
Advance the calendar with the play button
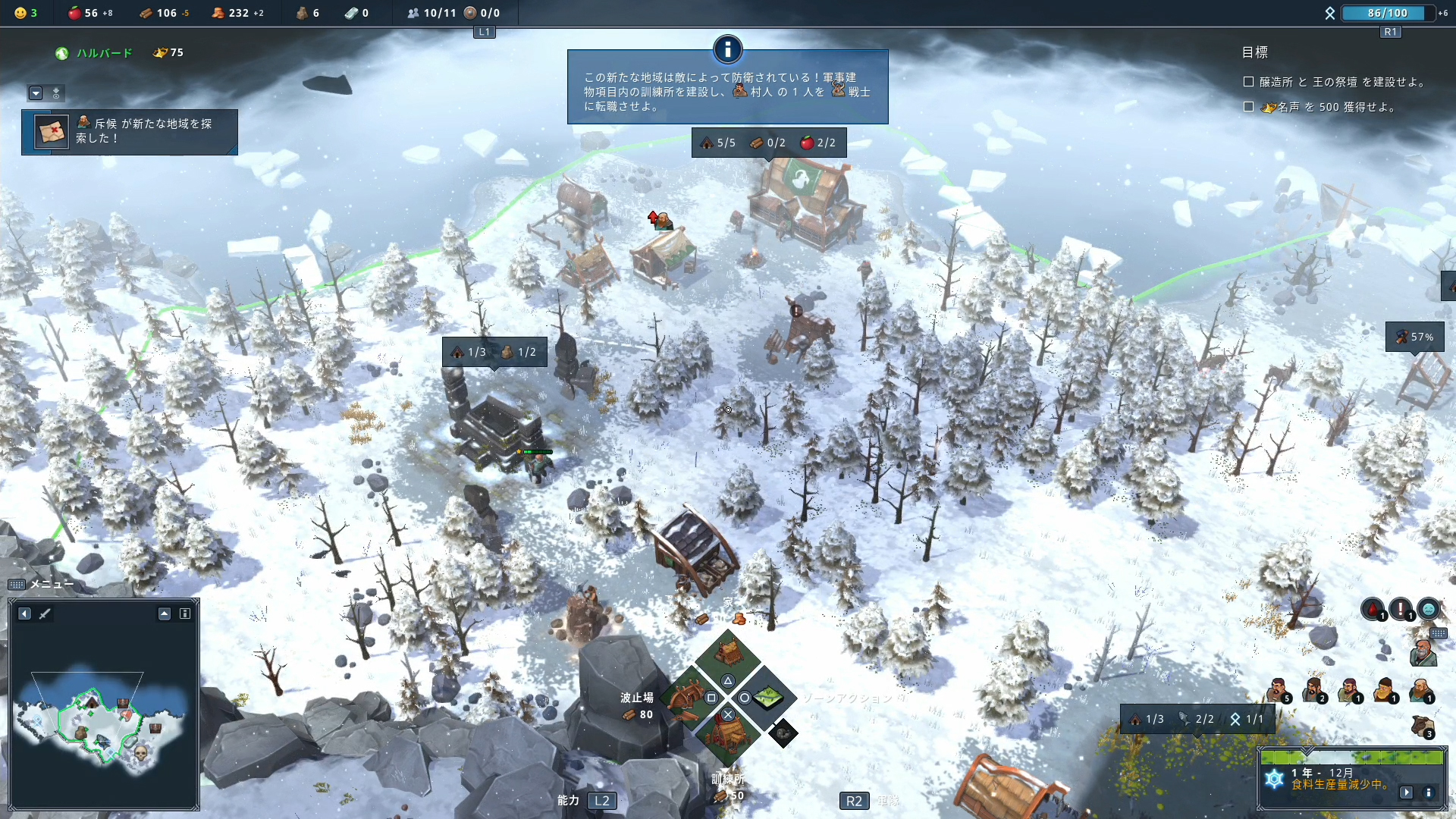[1407, 792]
